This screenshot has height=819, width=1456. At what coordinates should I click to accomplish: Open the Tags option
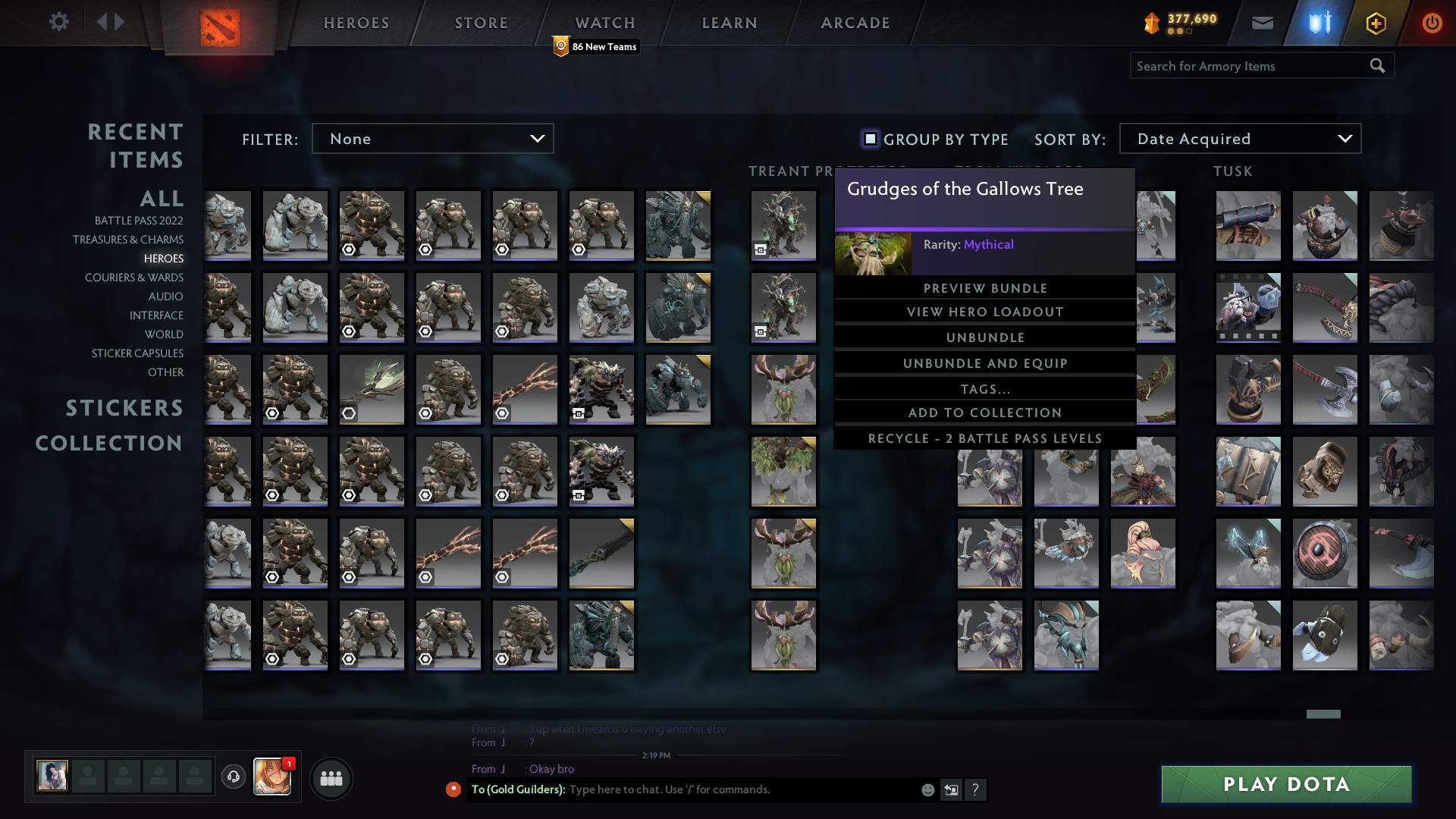pyautogui.click(x=985, y=389)
